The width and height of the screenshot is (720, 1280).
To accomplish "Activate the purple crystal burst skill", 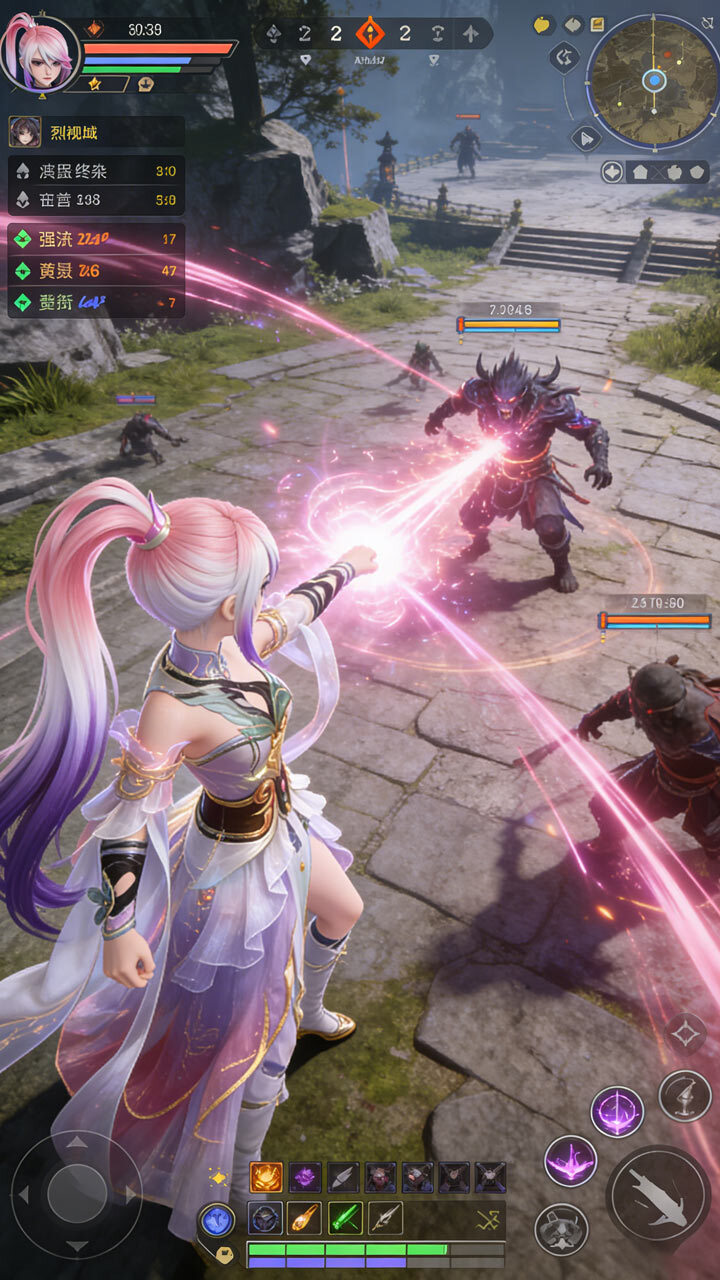I will point(571,1161).
